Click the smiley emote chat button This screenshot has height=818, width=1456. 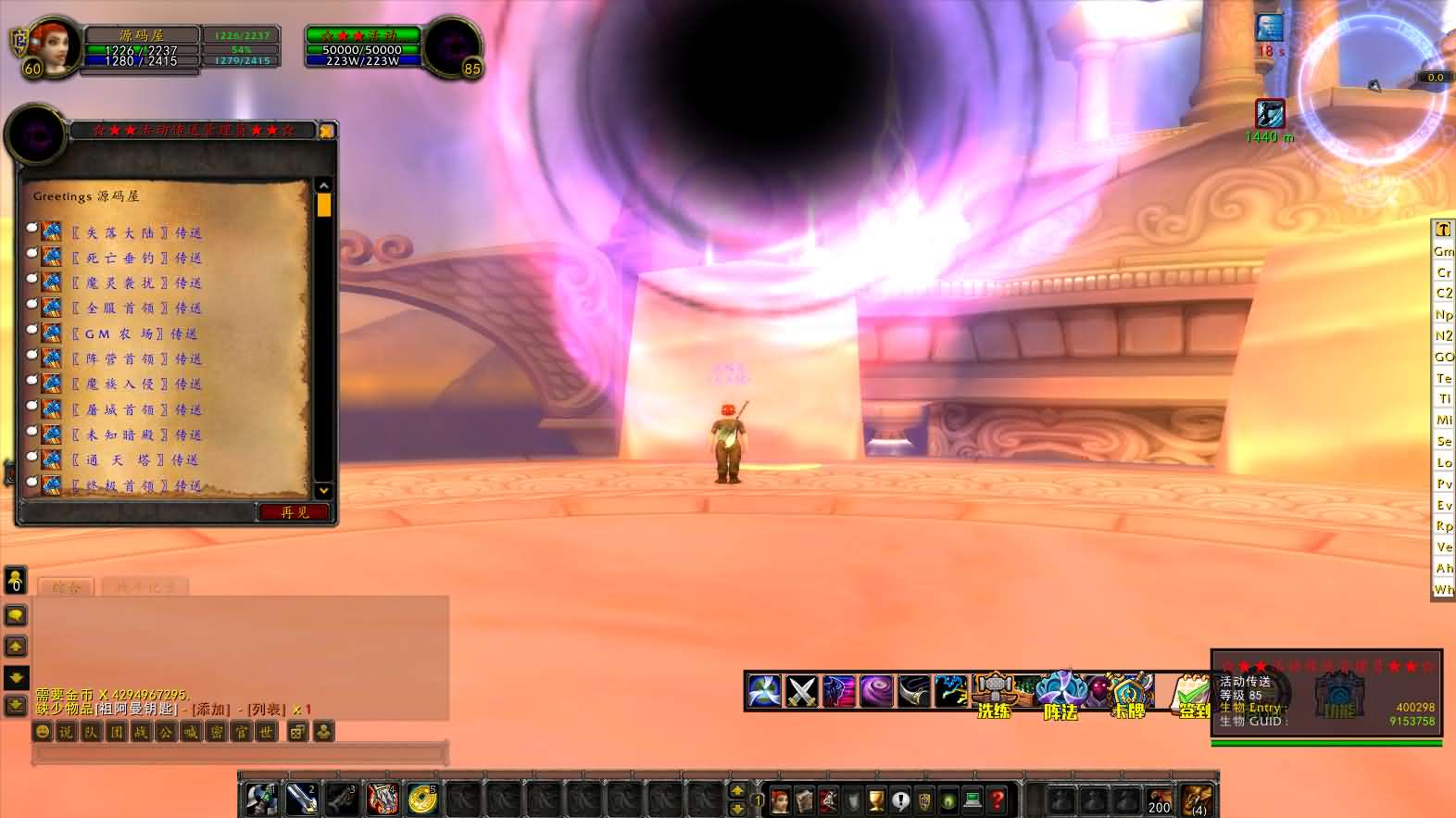click(x=43, y=732)
